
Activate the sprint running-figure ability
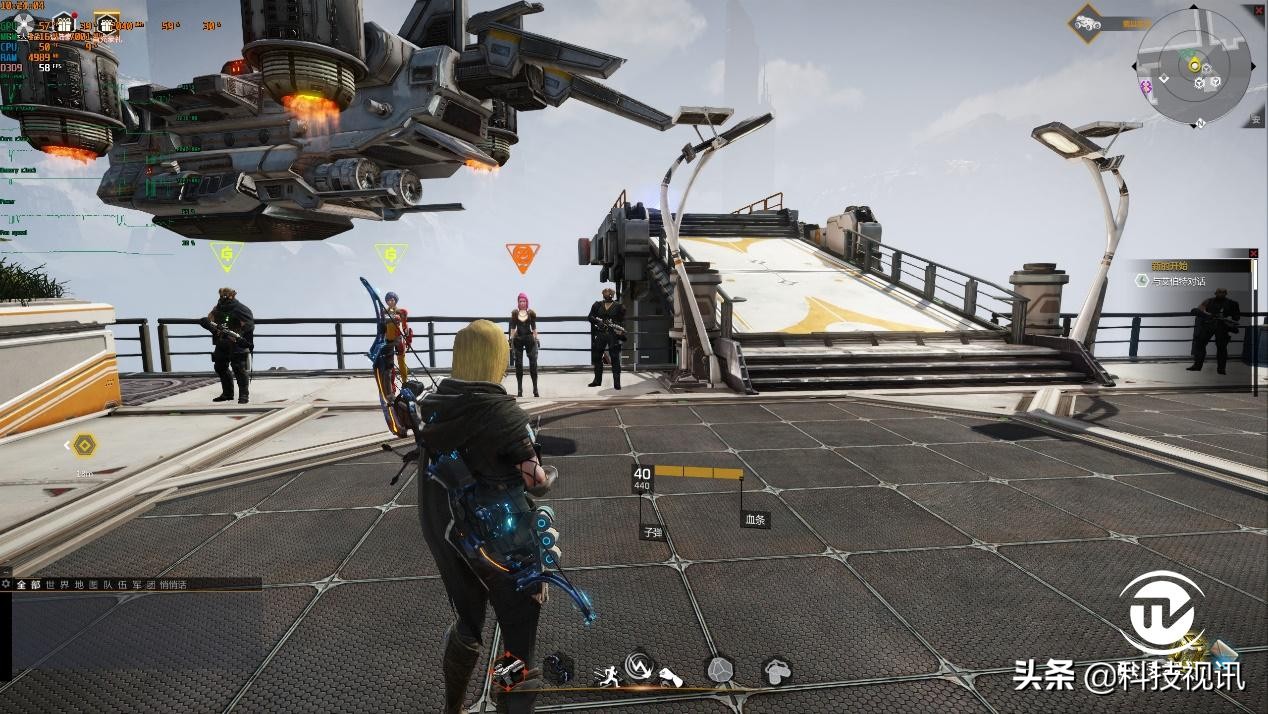pos(606,675)
